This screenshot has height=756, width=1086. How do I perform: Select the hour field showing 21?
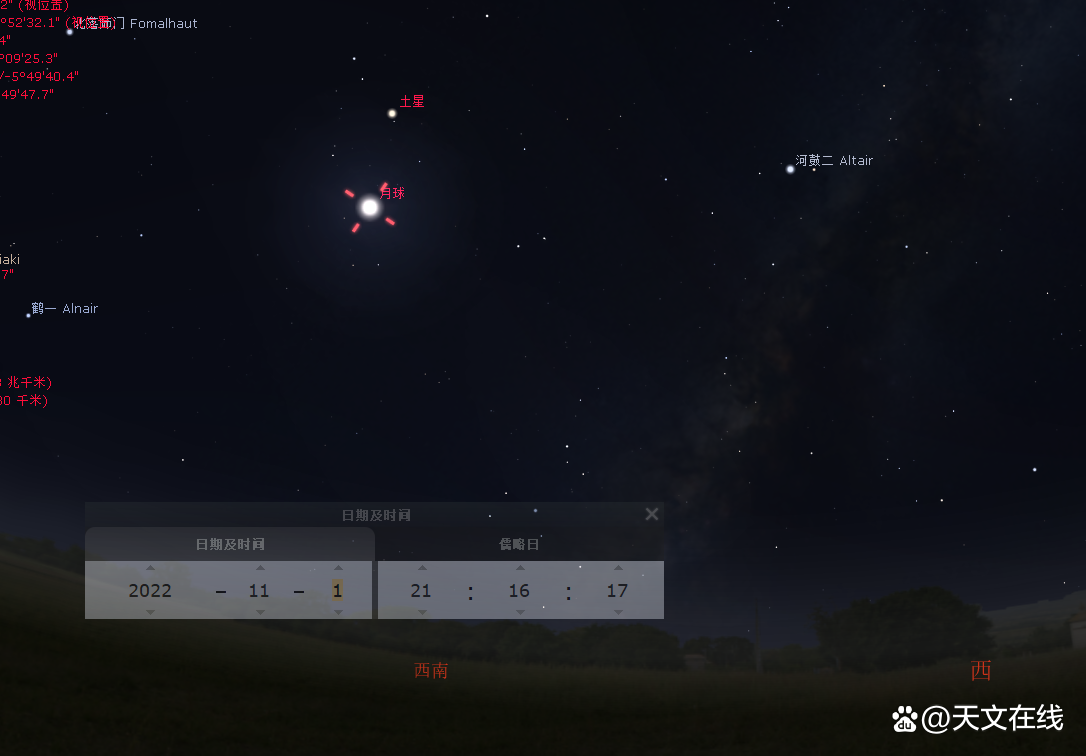point(421,590)
